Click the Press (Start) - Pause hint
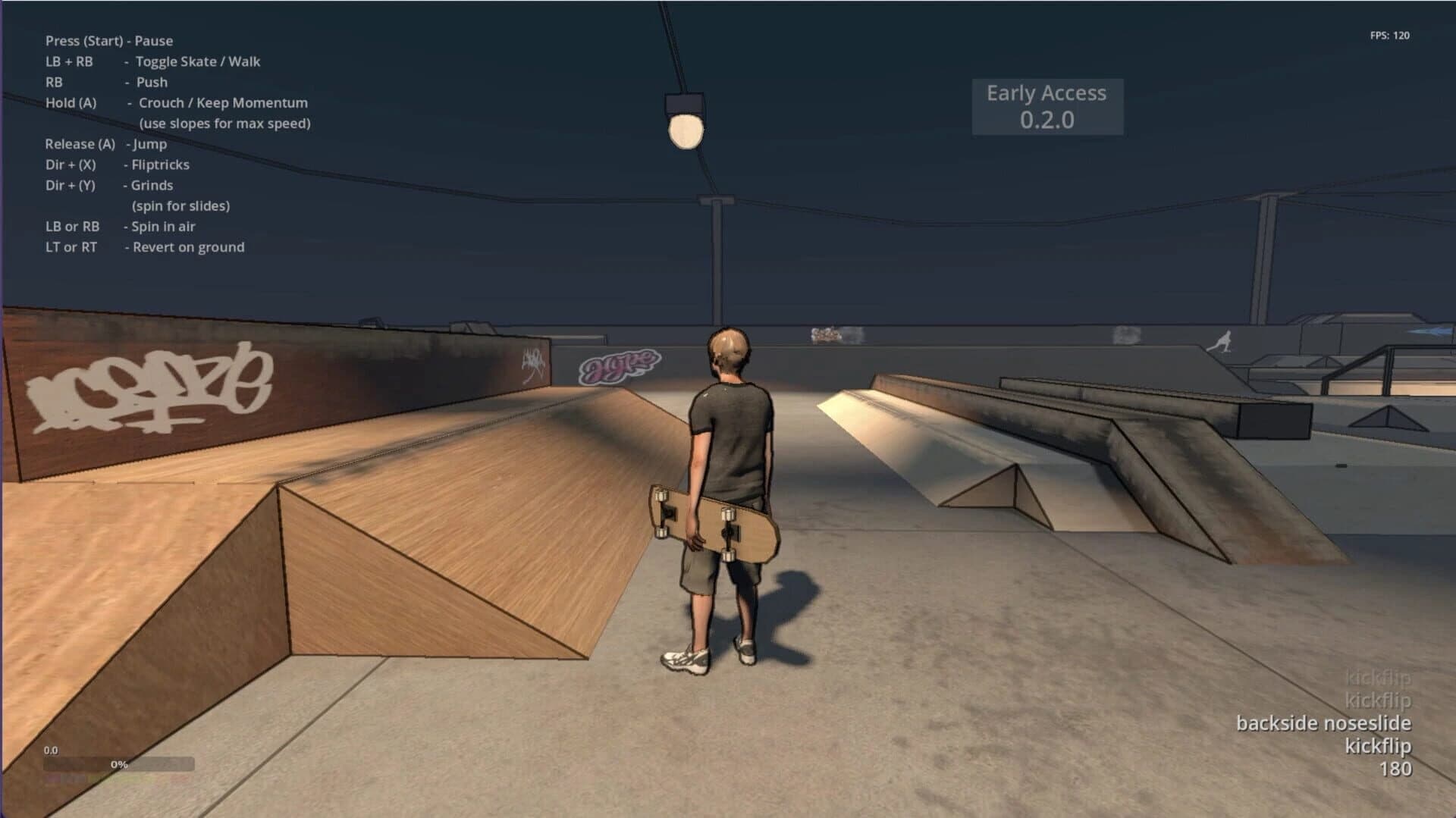The image size is (1456, 818). pos(109,41)
